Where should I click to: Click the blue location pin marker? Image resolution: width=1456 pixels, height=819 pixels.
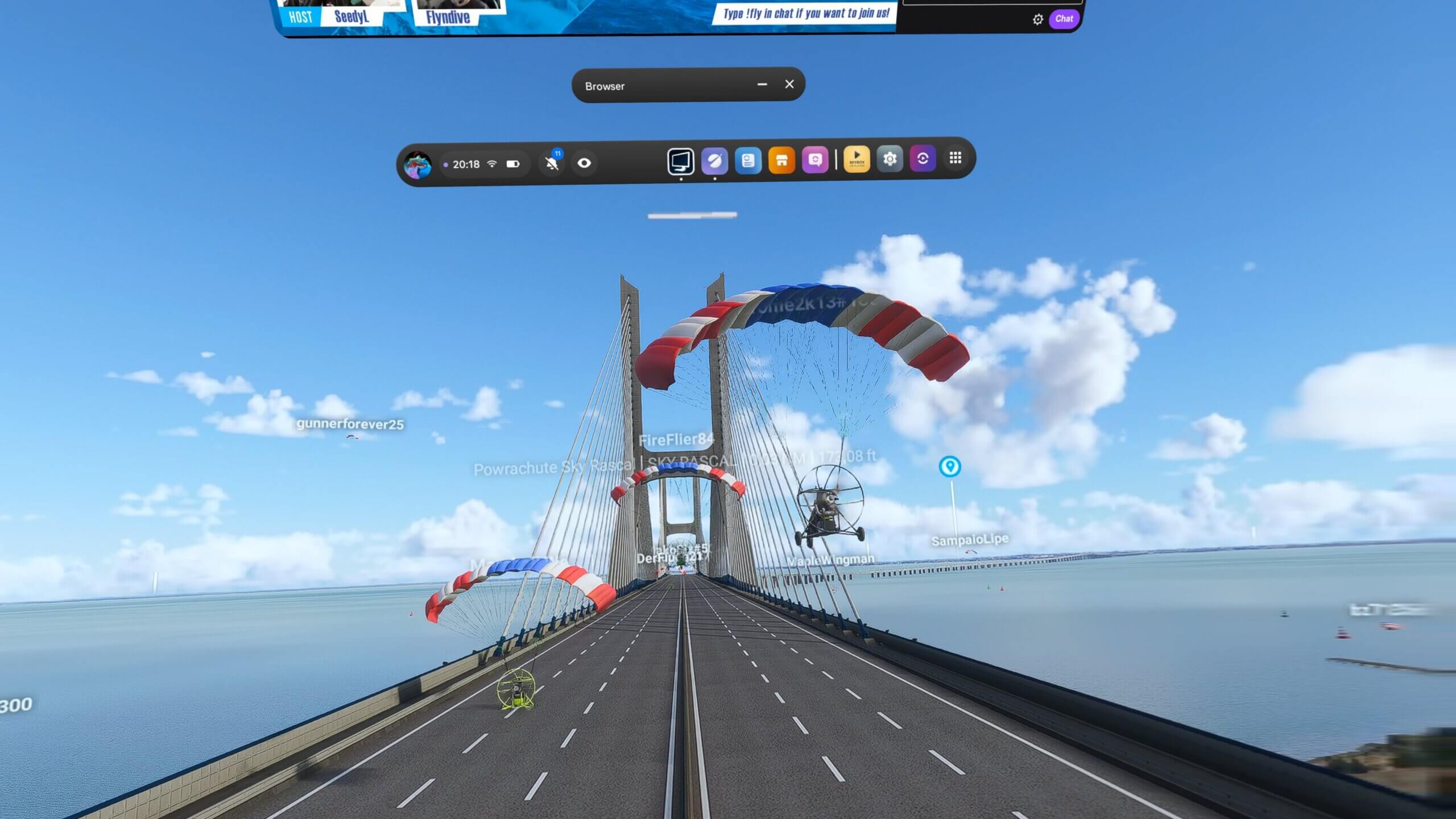[x=950, y=465]
